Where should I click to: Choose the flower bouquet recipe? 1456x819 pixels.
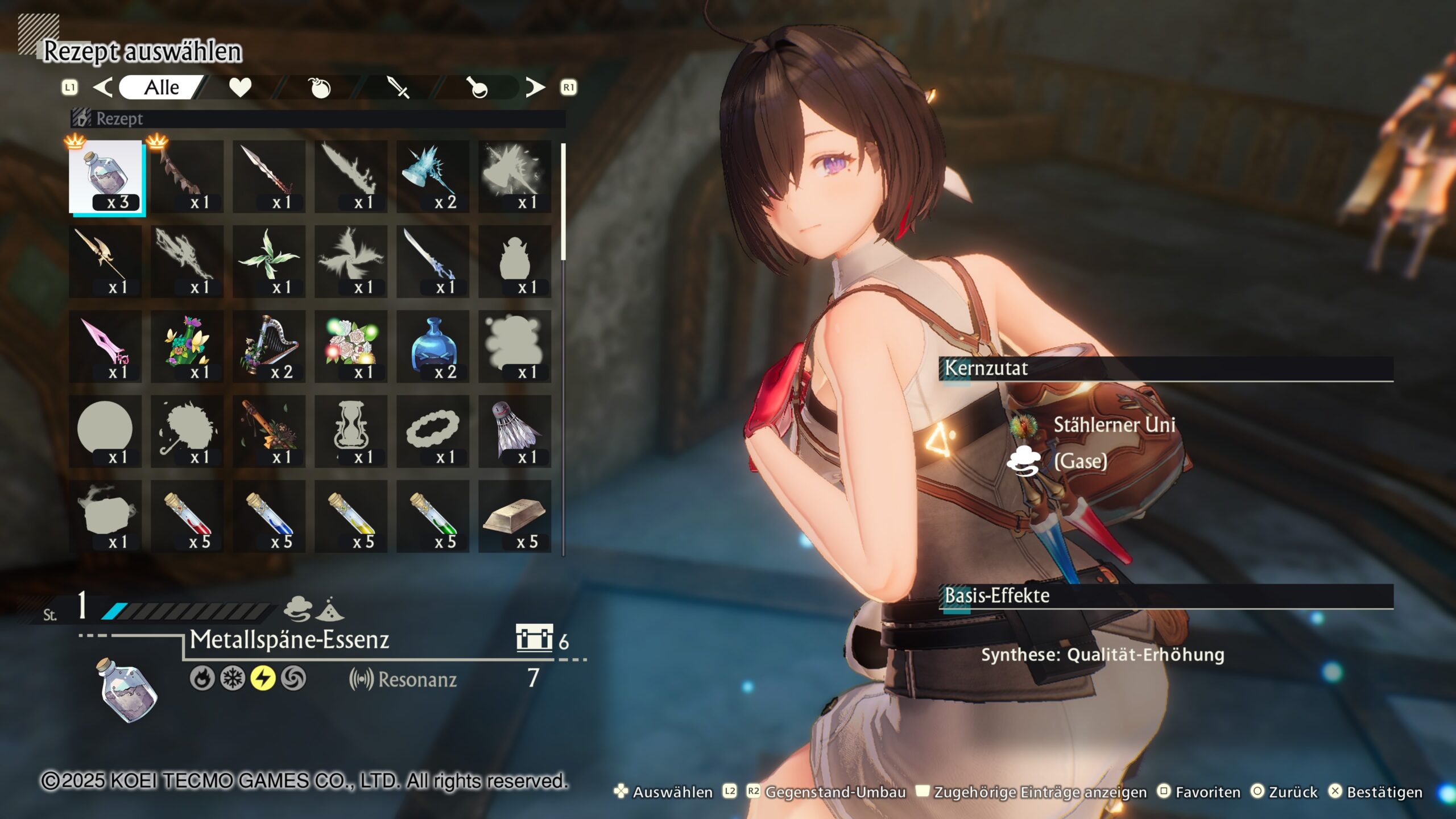click(187, 346)
